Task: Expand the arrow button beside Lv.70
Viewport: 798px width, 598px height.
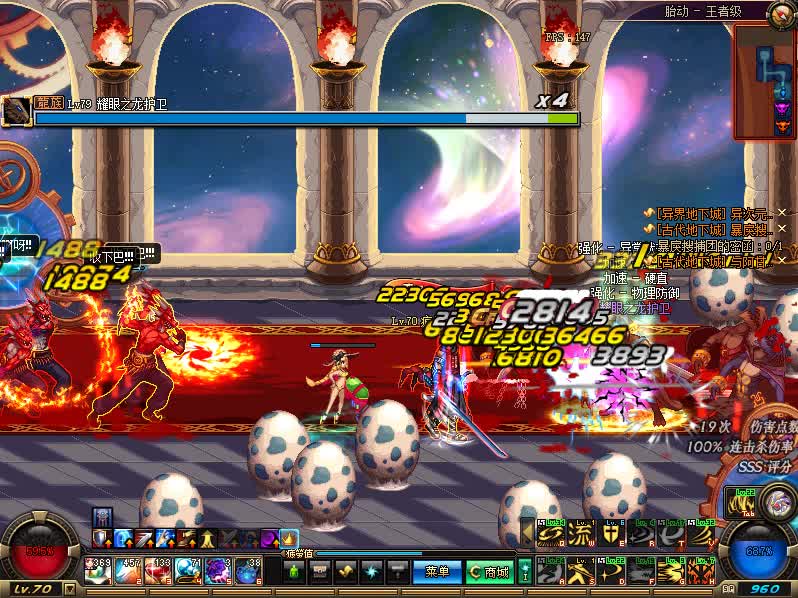Action: 69,589
